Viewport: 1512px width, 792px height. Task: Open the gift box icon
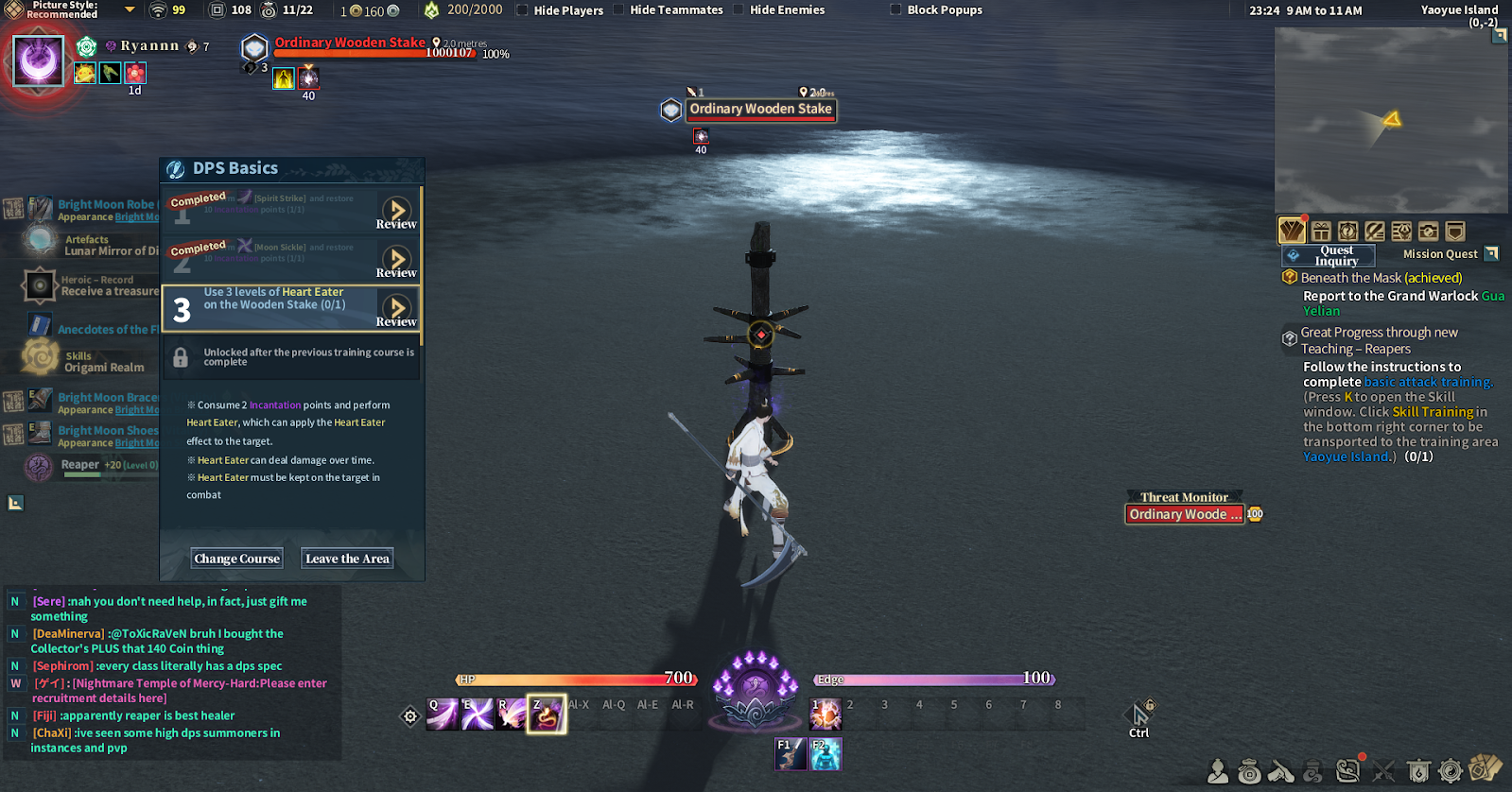[1320, 232]
